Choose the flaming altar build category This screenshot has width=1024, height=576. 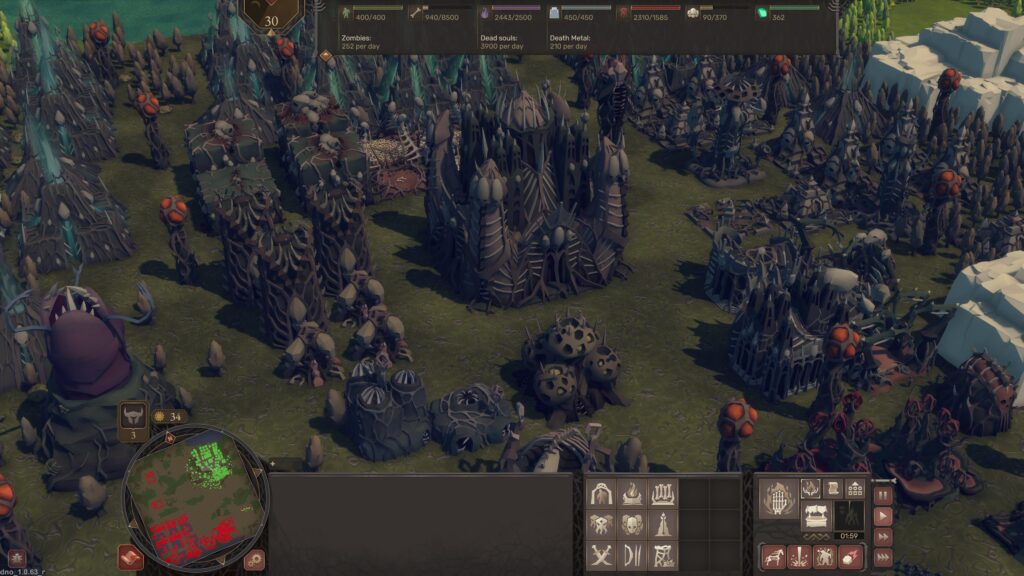pyautogui.click(x=632, y=493)
